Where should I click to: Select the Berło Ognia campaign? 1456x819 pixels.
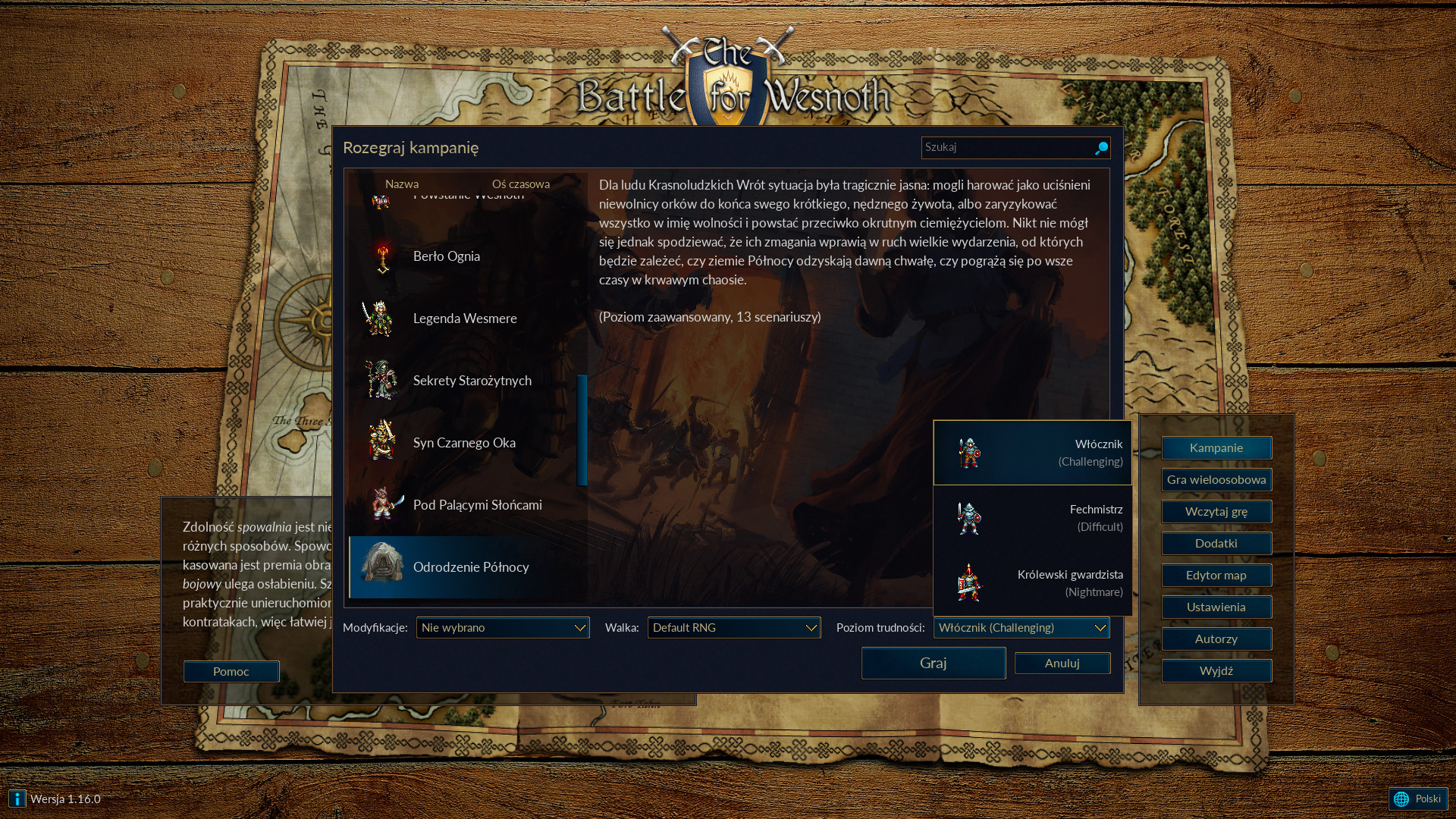click(x=446, y=256)
